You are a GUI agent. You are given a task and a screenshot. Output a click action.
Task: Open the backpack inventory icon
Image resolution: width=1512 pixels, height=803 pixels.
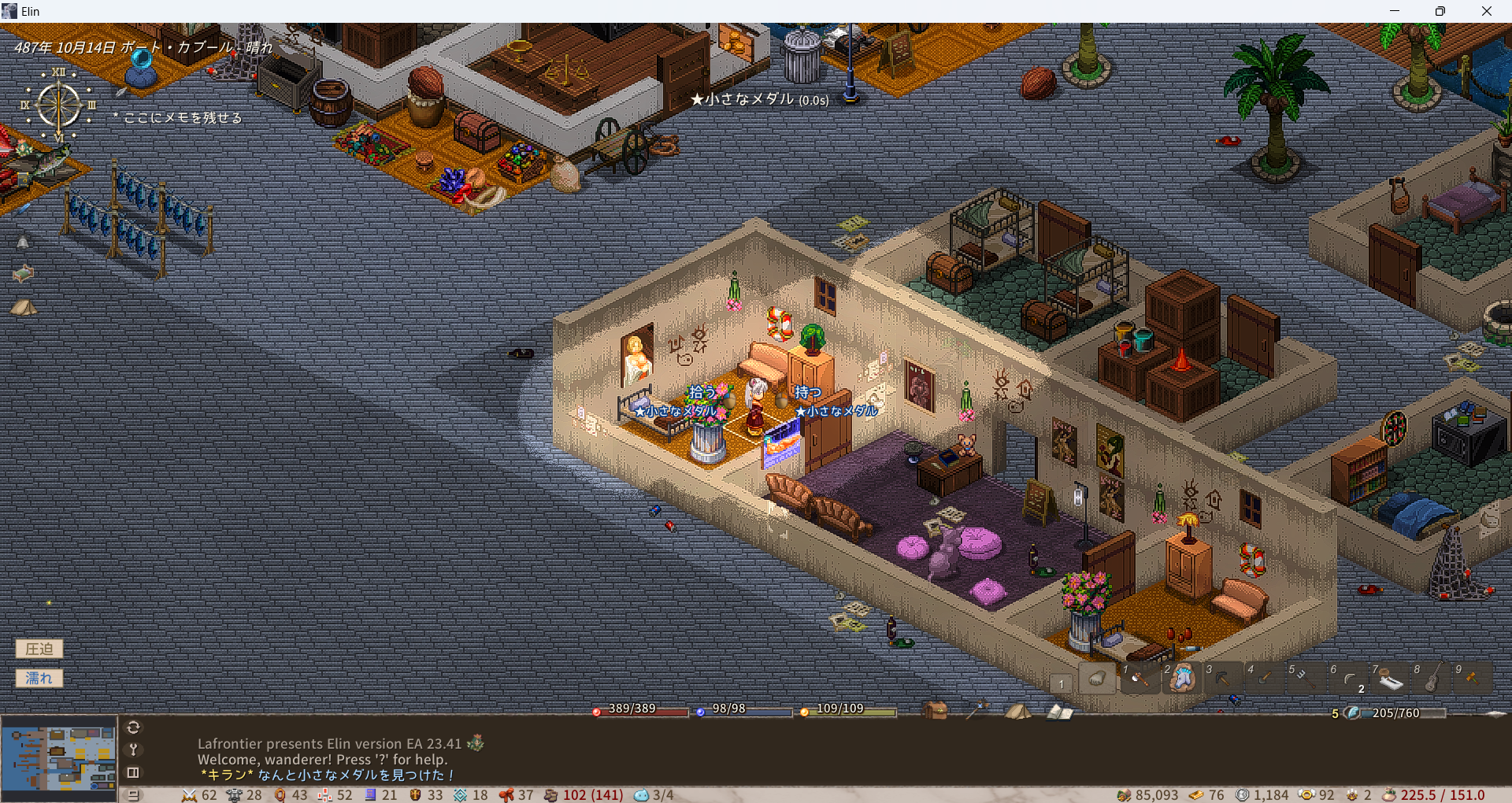(936, 711)
